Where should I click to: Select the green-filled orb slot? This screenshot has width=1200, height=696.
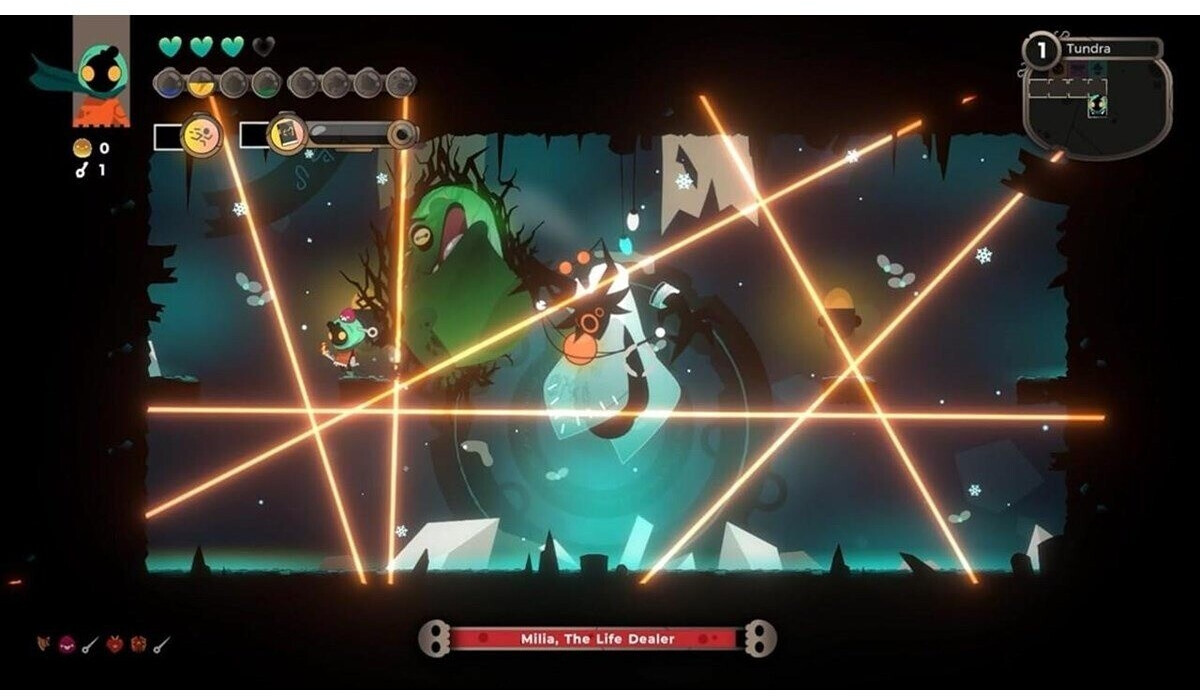[x=265, y=83]
